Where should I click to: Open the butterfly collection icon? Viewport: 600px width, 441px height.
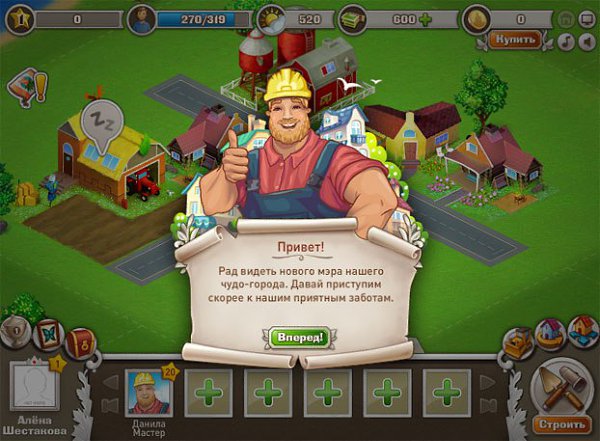[46, 335]
